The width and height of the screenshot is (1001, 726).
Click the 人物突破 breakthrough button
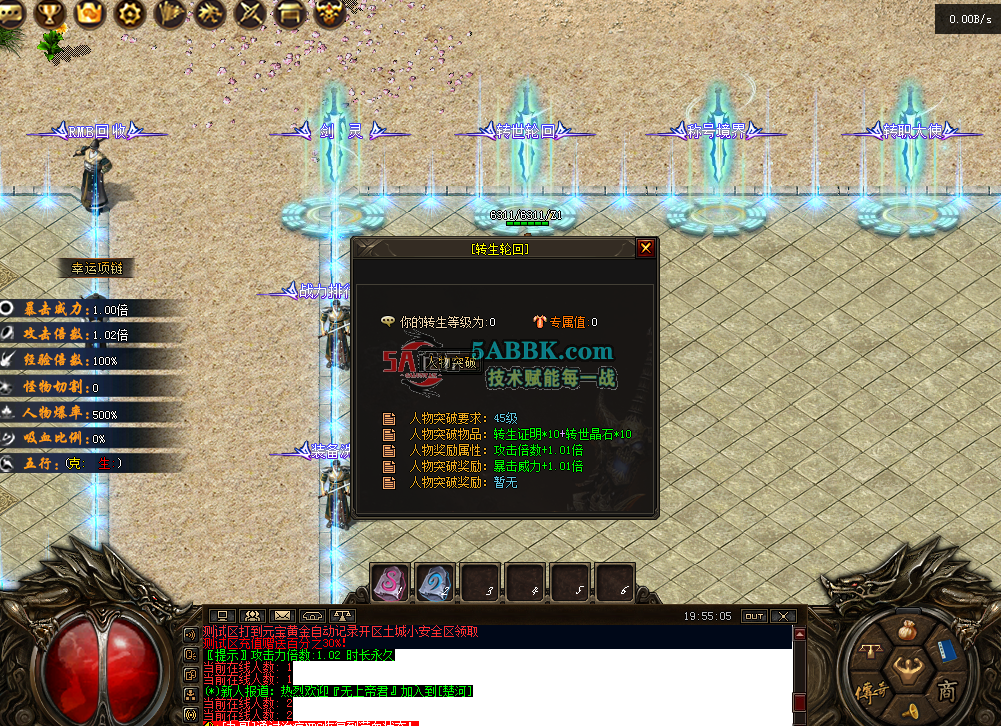(449, 363)
